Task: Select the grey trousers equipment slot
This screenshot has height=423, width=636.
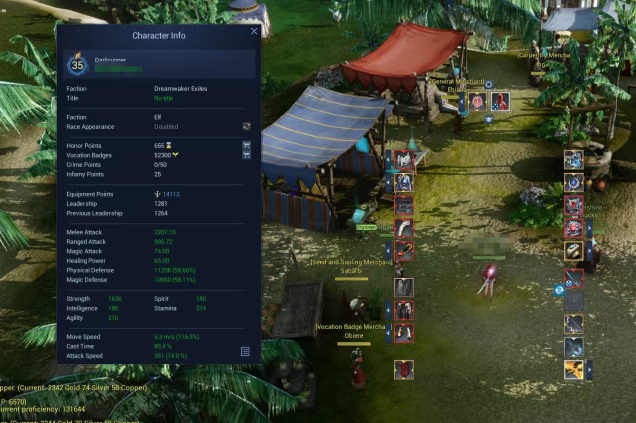Action: click(x=404, y=288)
